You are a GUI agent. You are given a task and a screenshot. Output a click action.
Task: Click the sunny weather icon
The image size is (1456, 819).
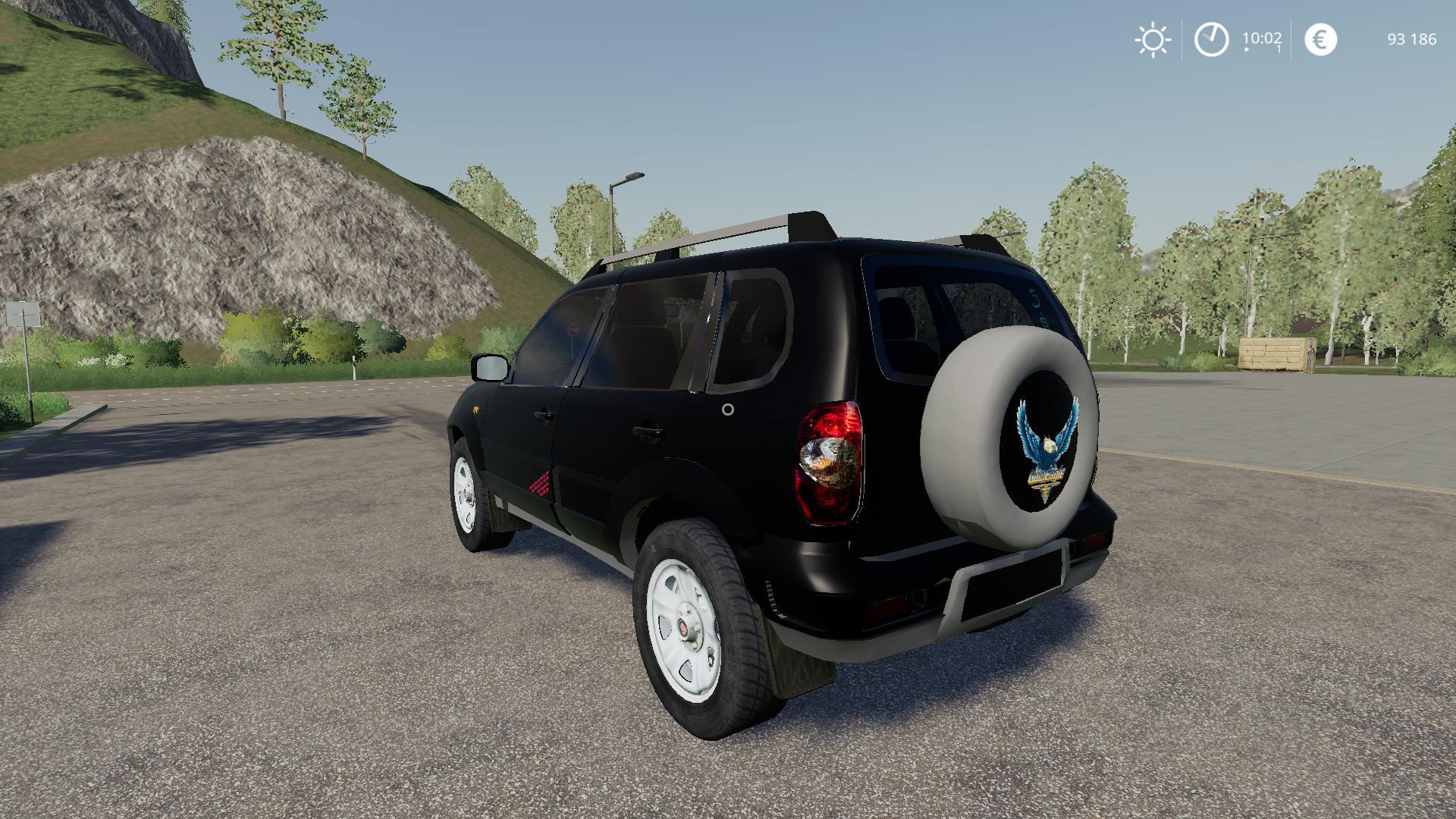1152,39
